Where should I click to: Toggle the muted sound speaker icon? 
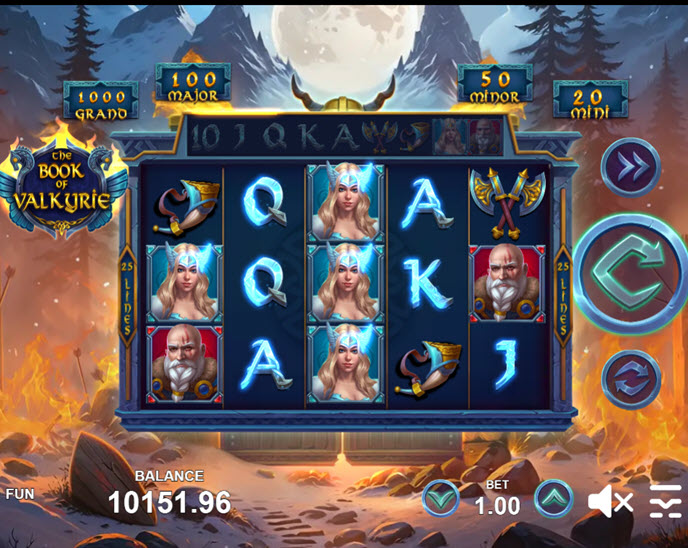click(609, 500)
